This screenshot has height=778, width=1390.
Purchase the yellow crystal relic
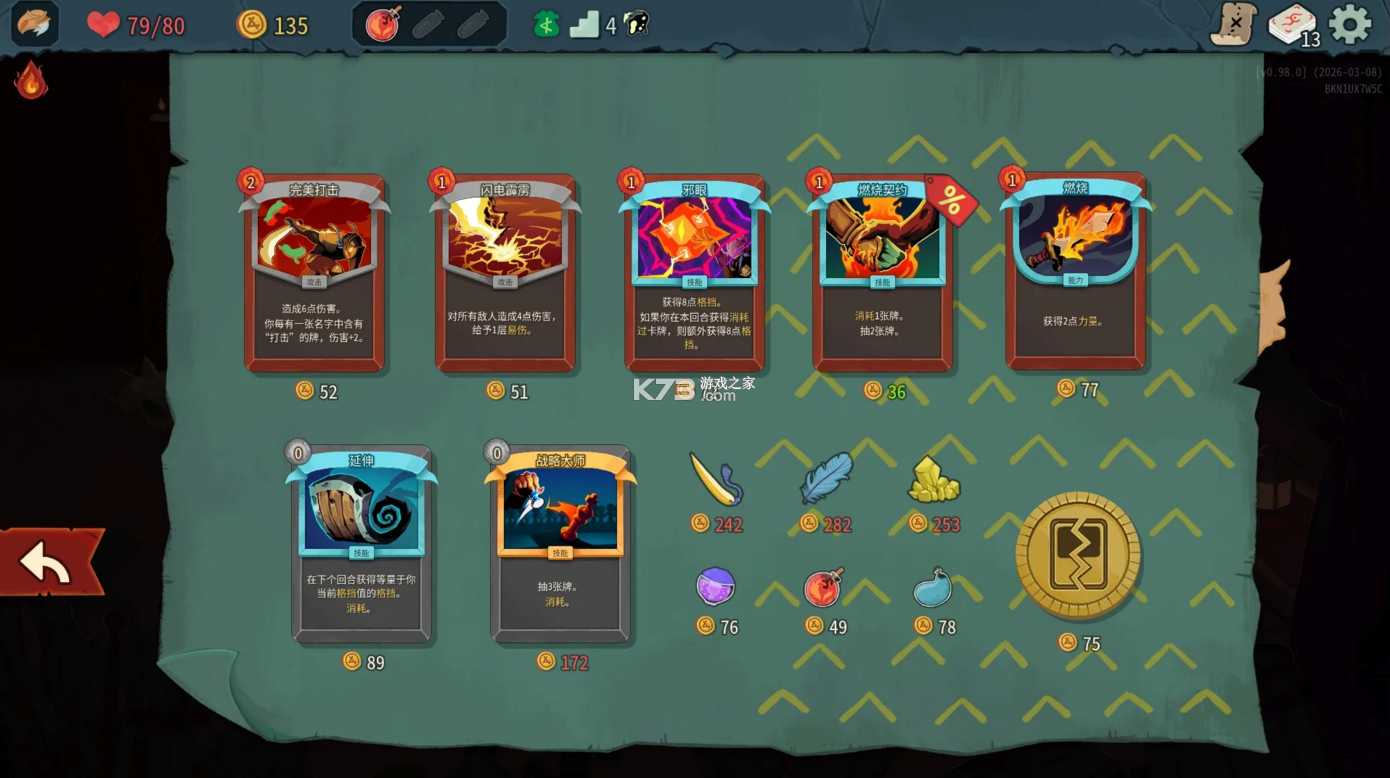pos(934,480)
